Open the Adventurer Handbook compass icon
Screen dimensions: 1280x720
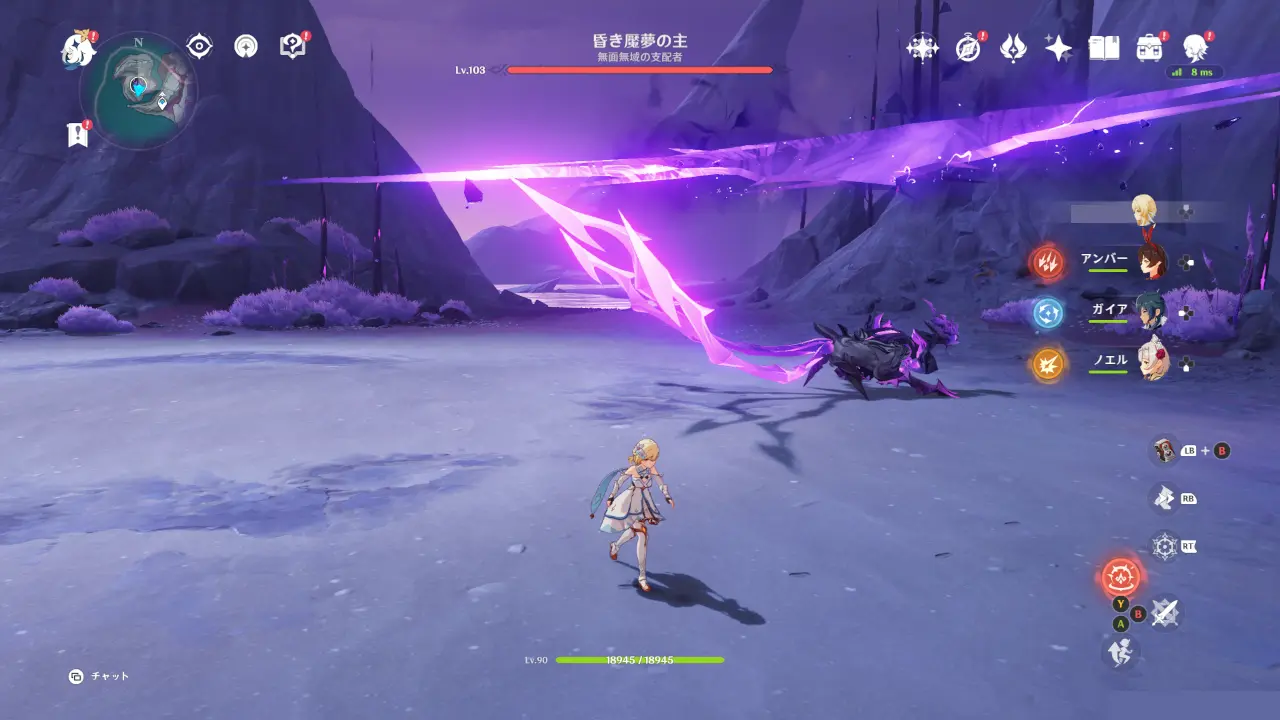967,47
